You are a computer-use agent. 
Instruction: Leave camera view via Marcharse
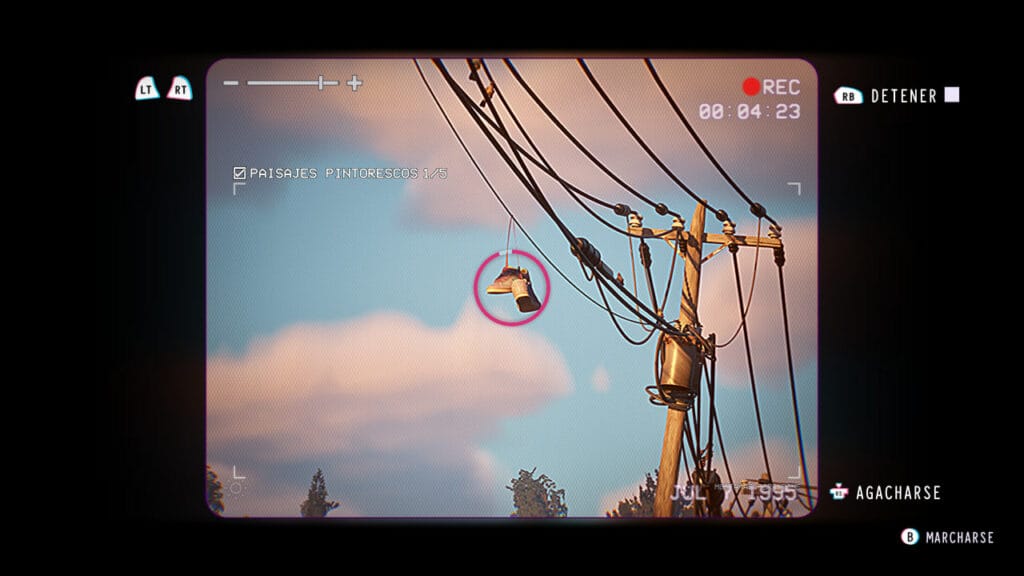click(x=958, y=537)
